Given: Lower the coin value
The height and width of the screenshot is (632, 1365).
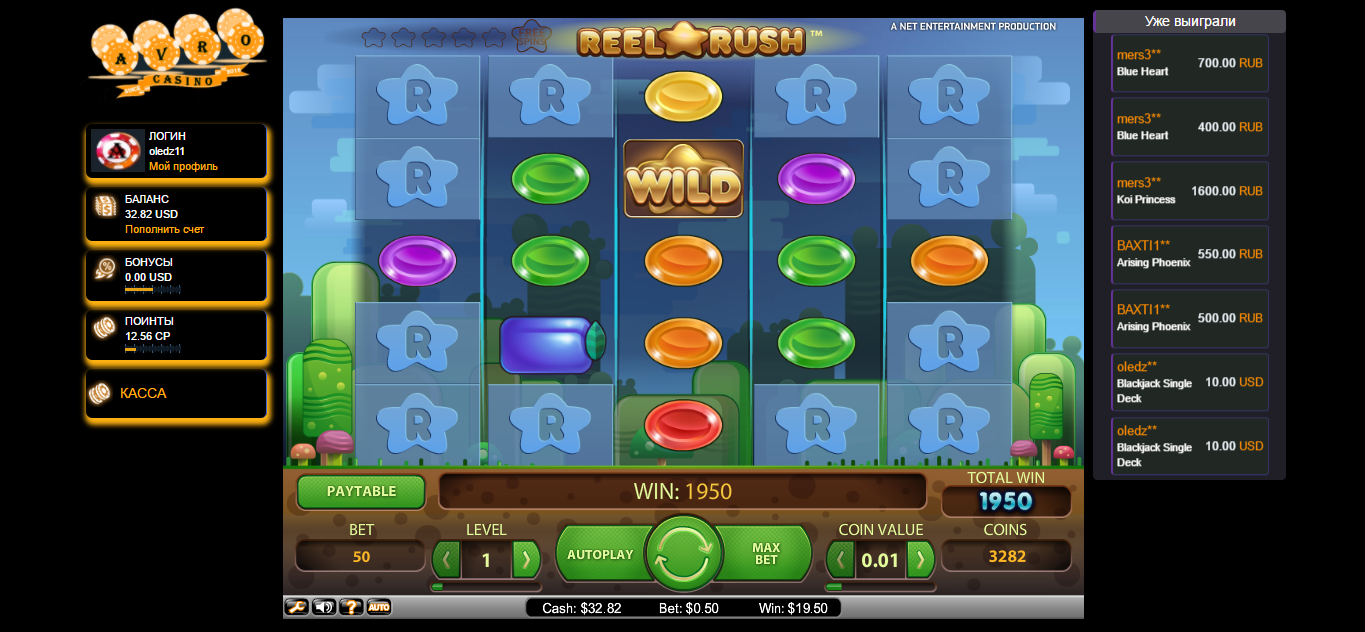Looking at the screenshot, I should [x=841, y=559].
